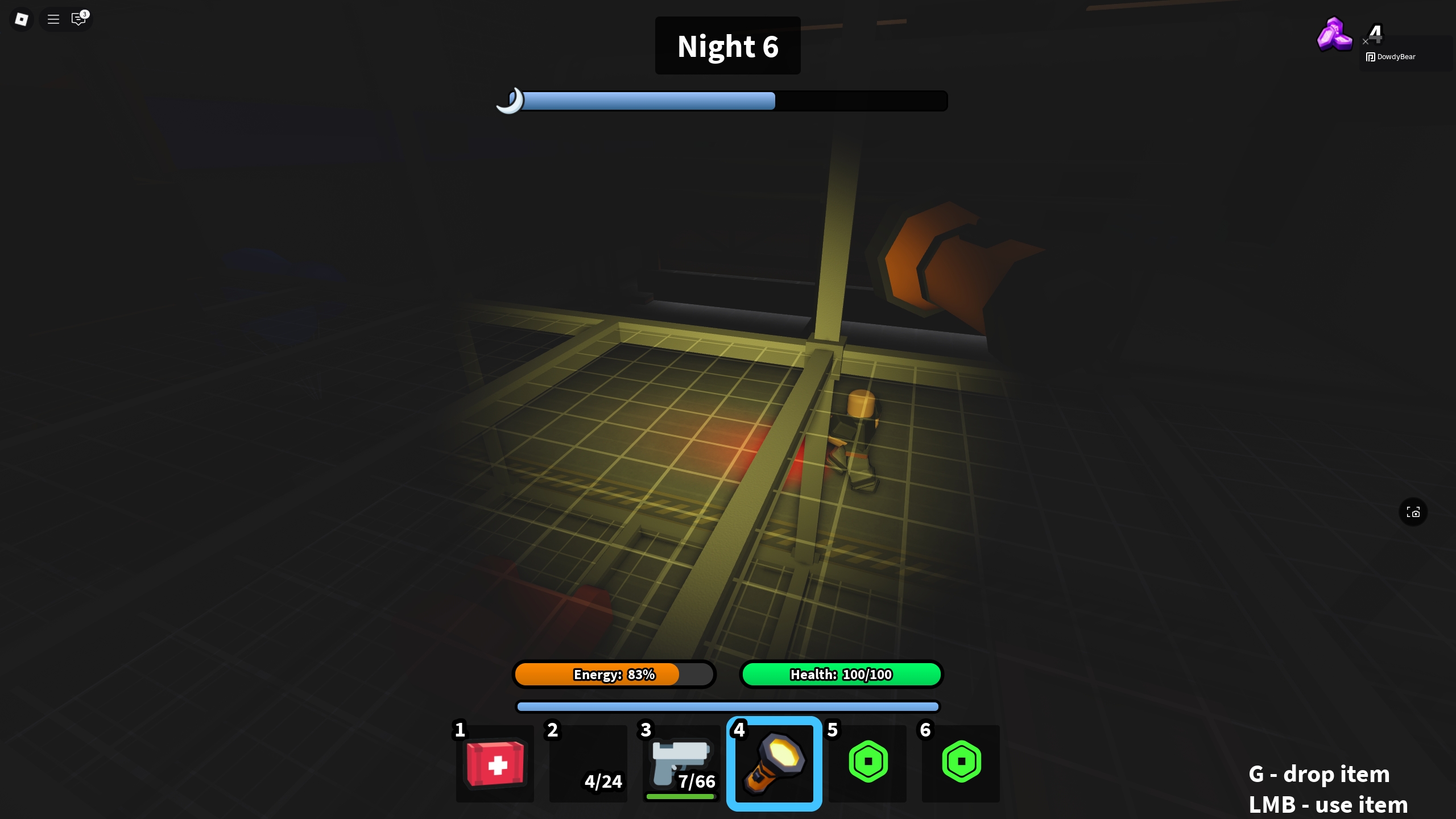
Task: Open the screenshot capture tool
Action: click(x=1413, y=512)
